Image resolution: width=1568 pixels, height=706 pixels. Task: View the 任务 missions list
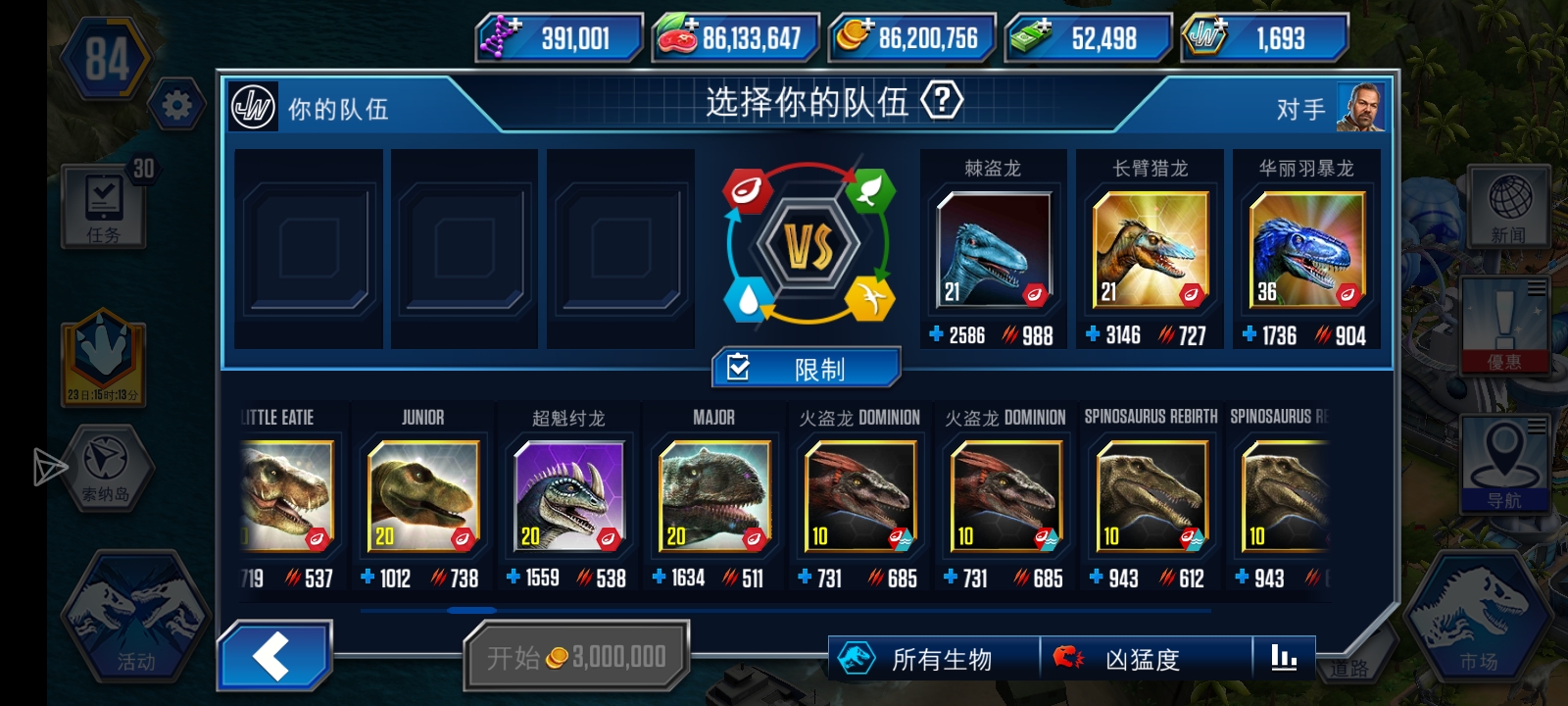coord(105,206)
